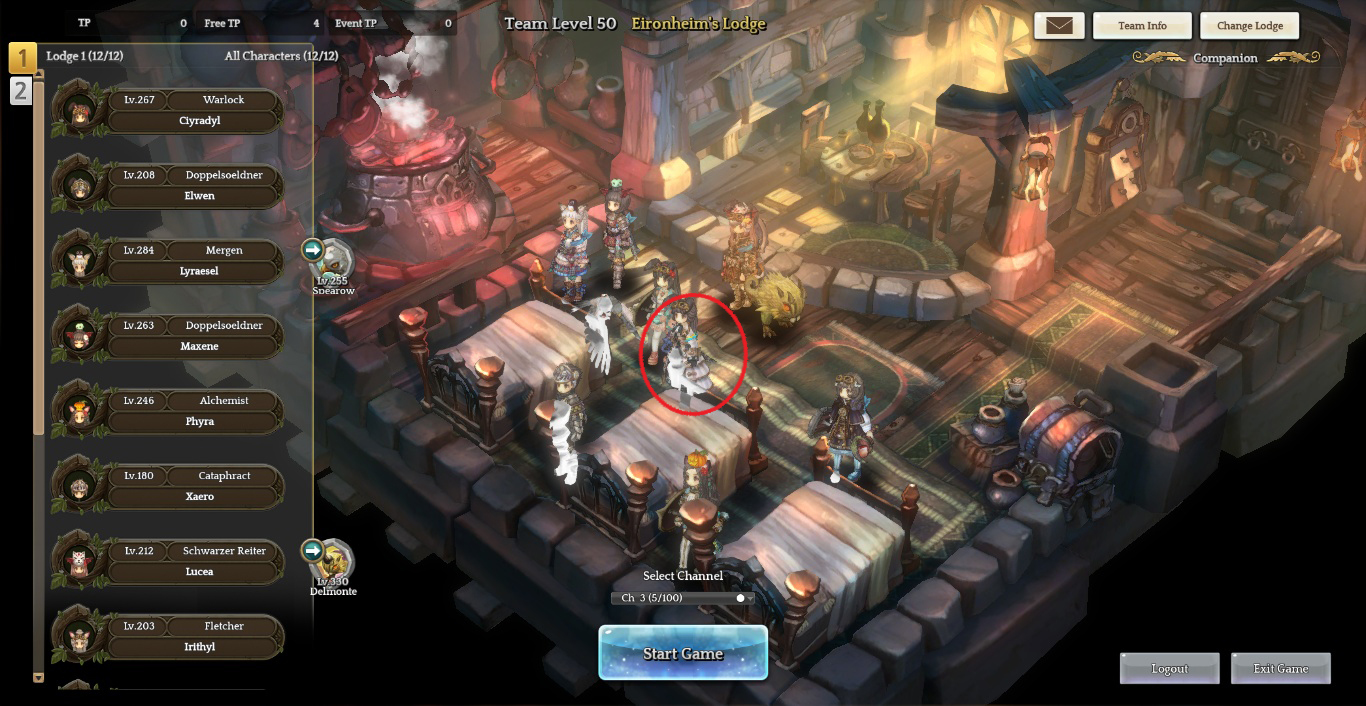Exit the game
This screenshot has width=1366, height=706.
tap(1280, 669)
